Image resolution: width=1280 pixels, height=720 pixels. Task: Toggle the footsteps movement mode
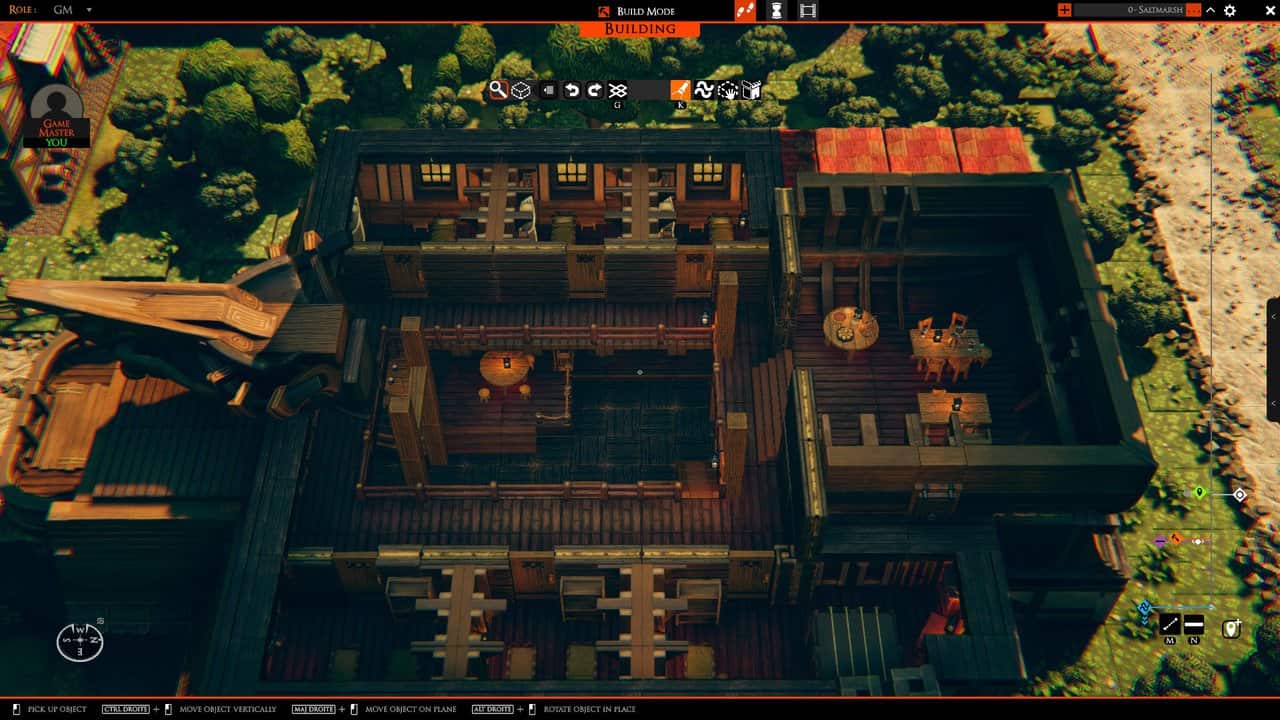coord(746,11)
